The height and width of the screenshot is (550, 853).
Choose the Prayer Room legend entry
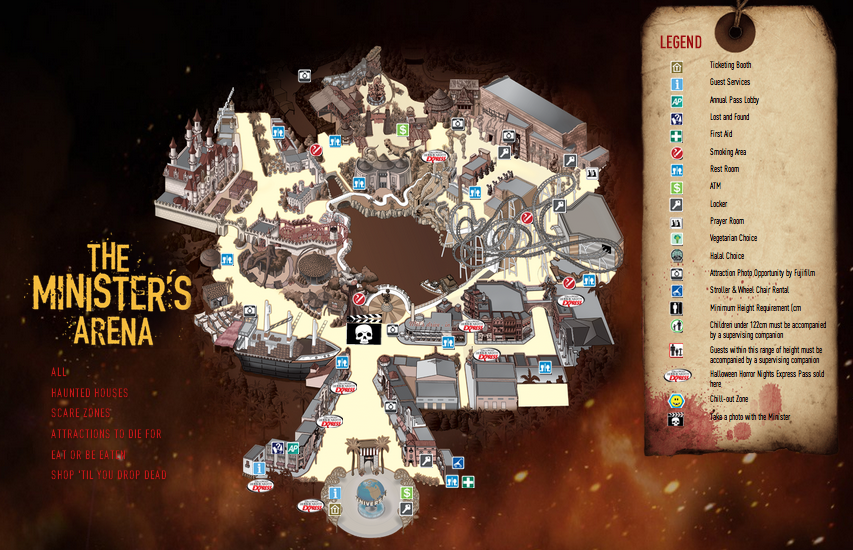726,221
